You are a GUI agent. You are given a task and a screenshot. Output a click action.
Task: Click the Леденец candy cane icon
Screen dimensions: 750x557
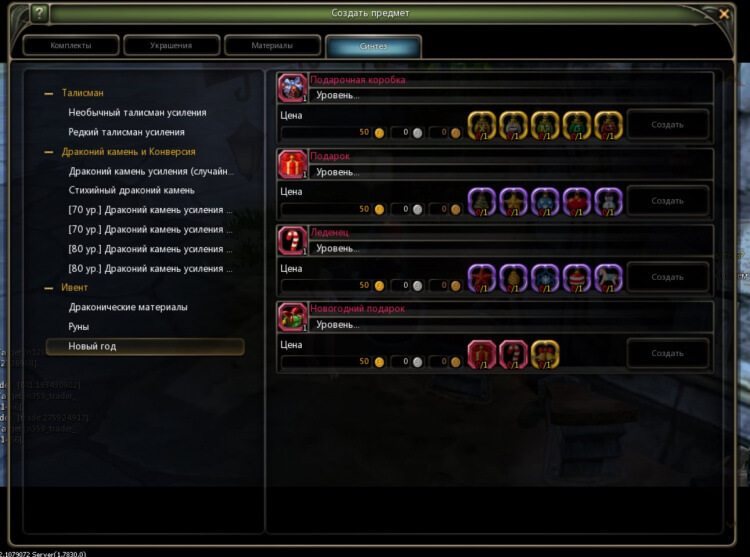(x=292, y=240)
